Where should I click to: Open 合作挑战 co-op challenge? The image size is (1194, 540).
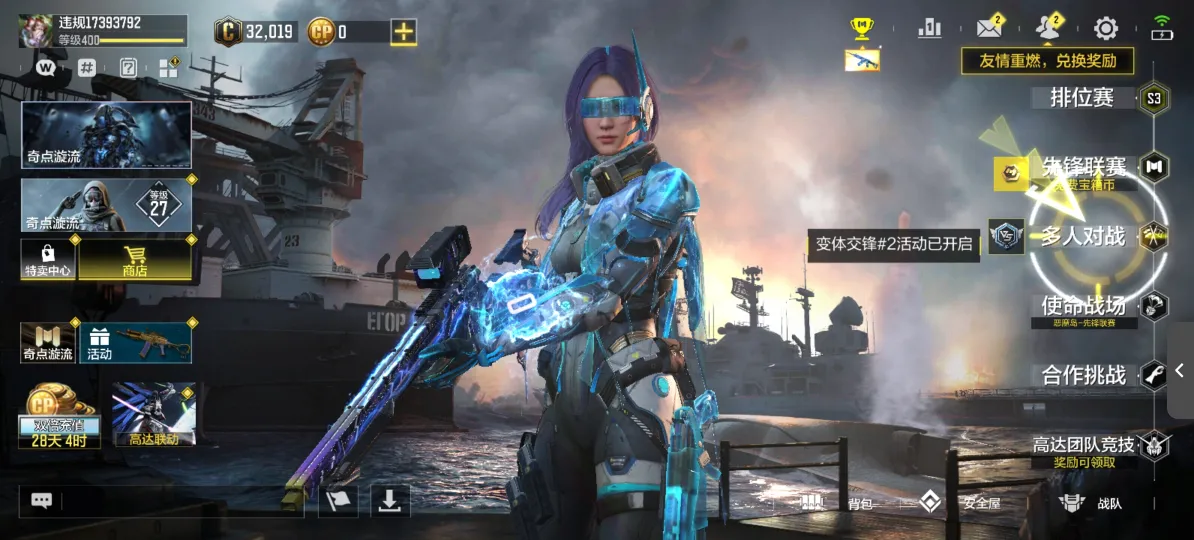coord(1084,376)
